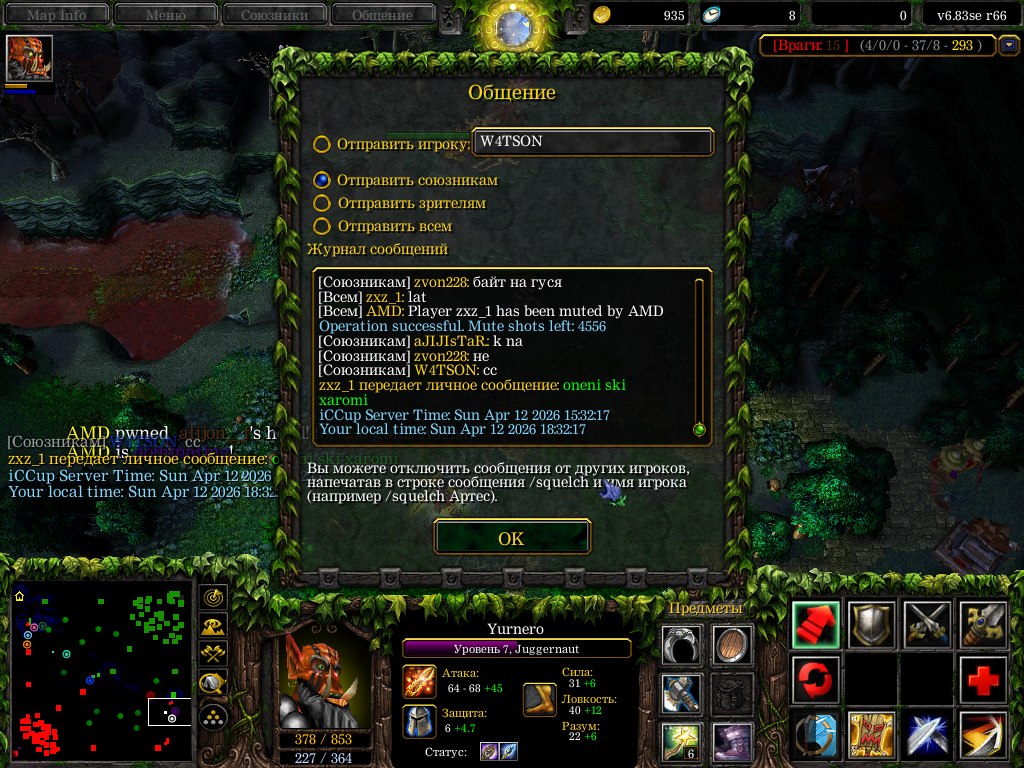Choose the send to observers option

click(321, 203)
